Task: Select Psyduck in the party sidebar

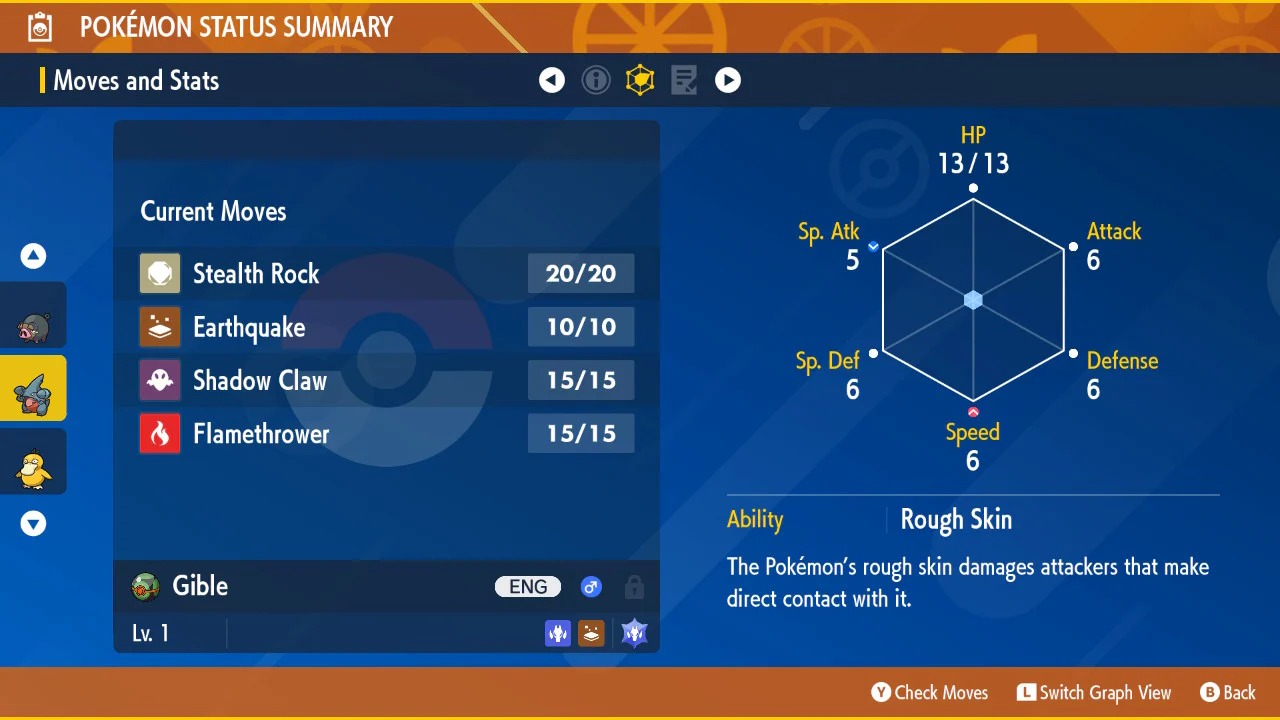Action: click(33, 462)
